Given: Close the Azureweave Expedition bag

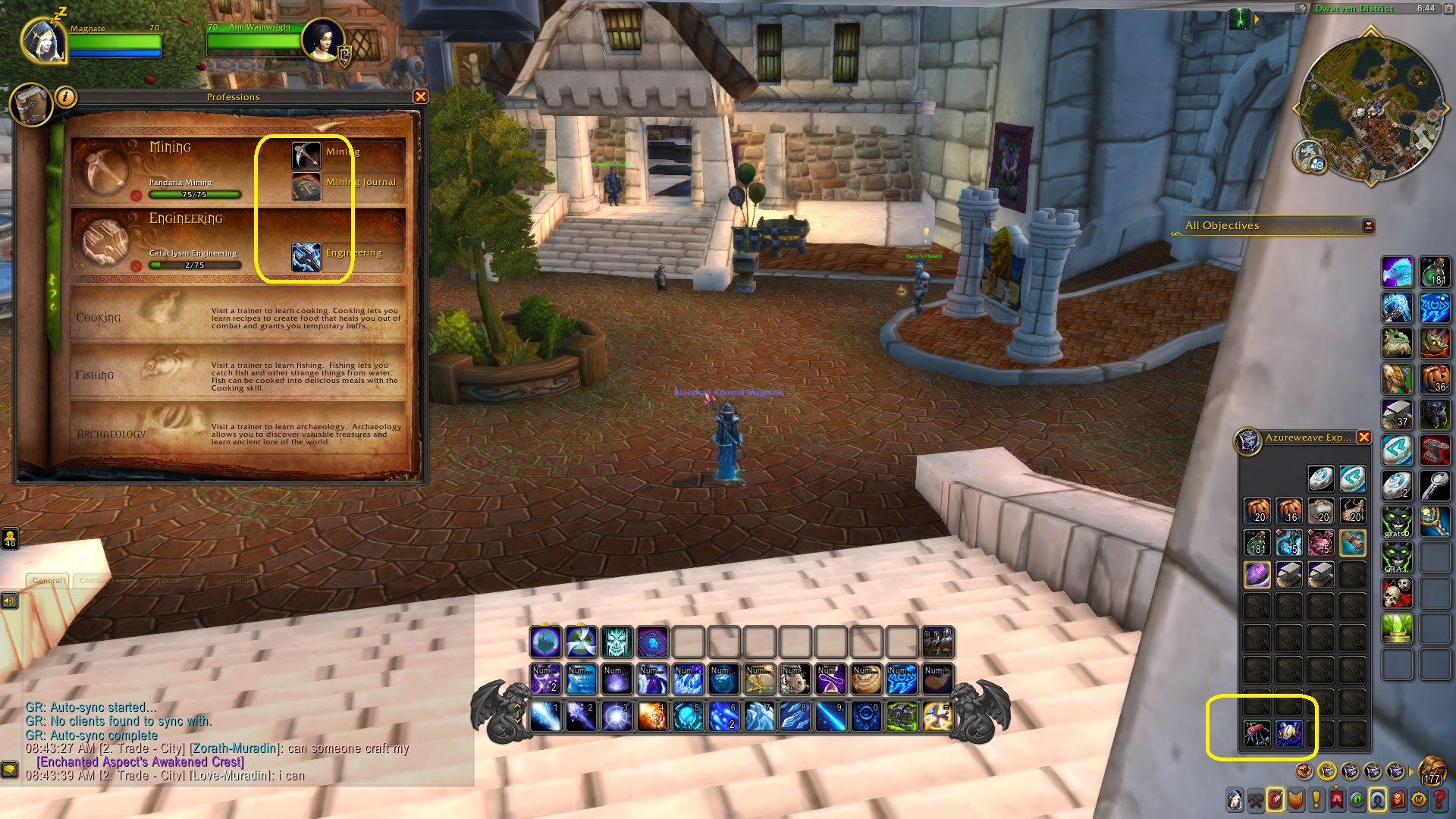Looking at the screenshot, I should [1363, 438].
